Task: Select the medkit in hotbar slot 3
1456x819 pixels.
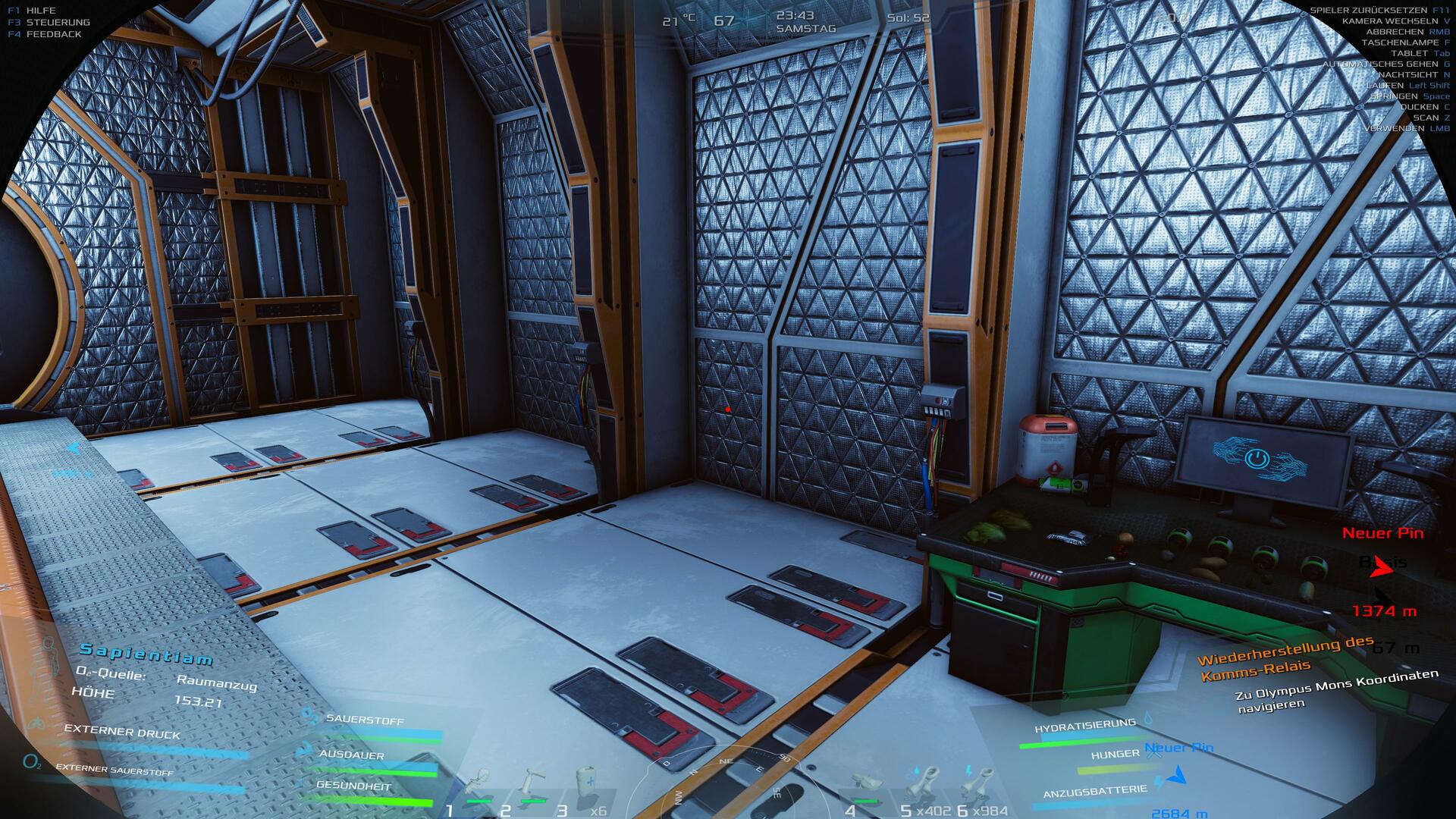Action: 584,785
